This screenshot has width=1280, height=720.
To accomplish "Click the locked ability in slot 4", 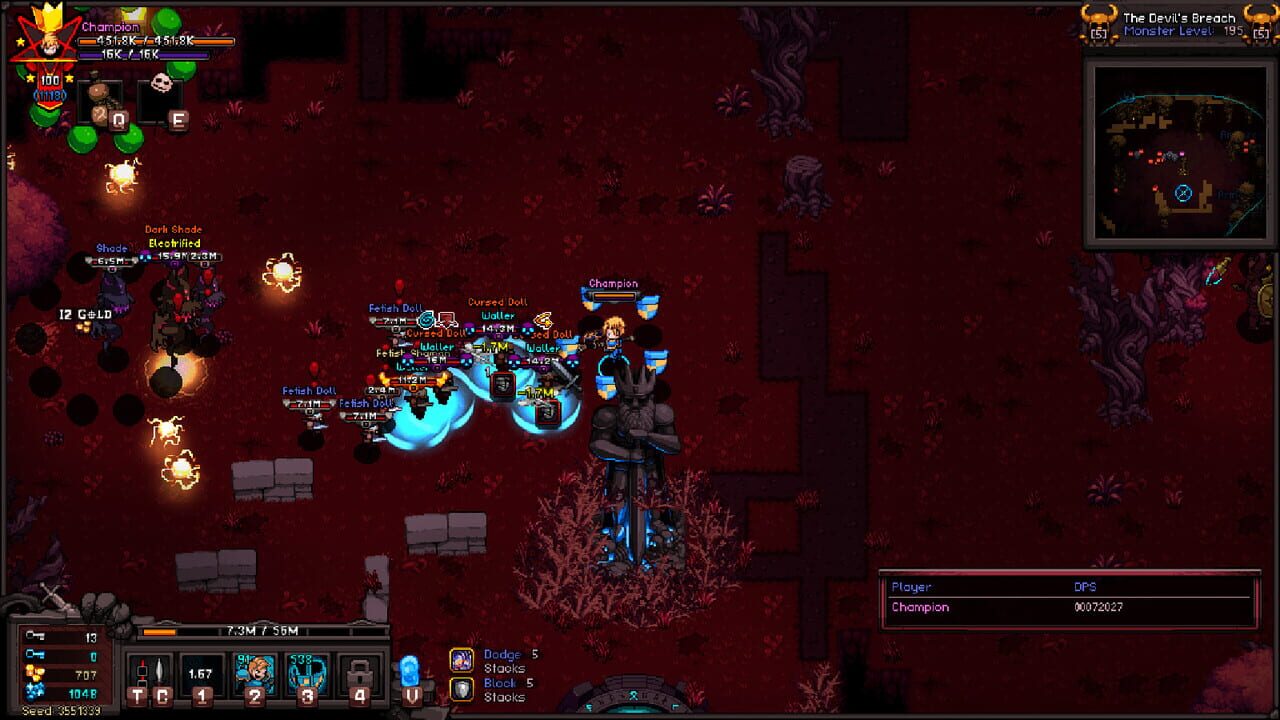I will tap(359, 672).
